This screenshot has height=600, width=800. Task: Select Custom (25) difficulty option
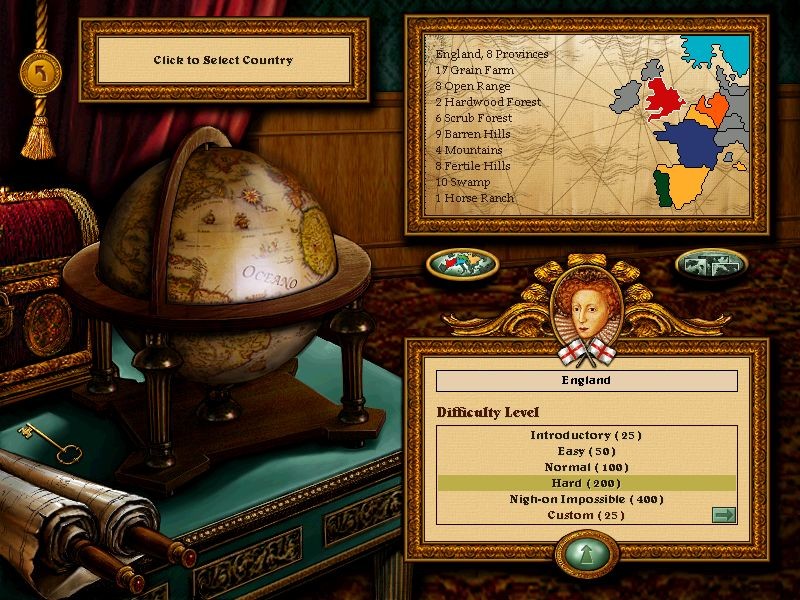coord(586,515)
